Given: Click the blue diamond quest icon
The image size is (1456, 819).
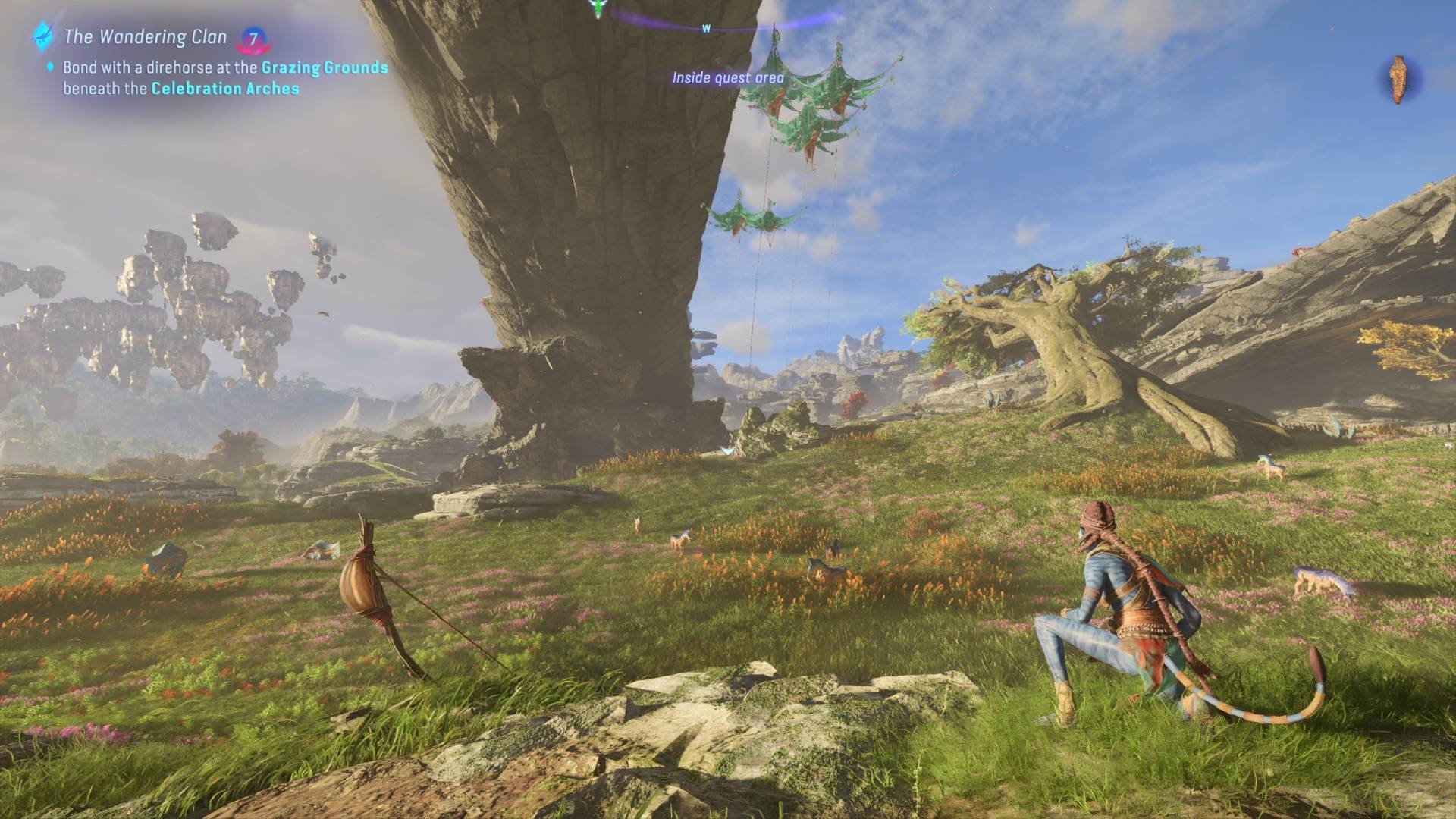Looking at the screenshot, I should [41, 35].
